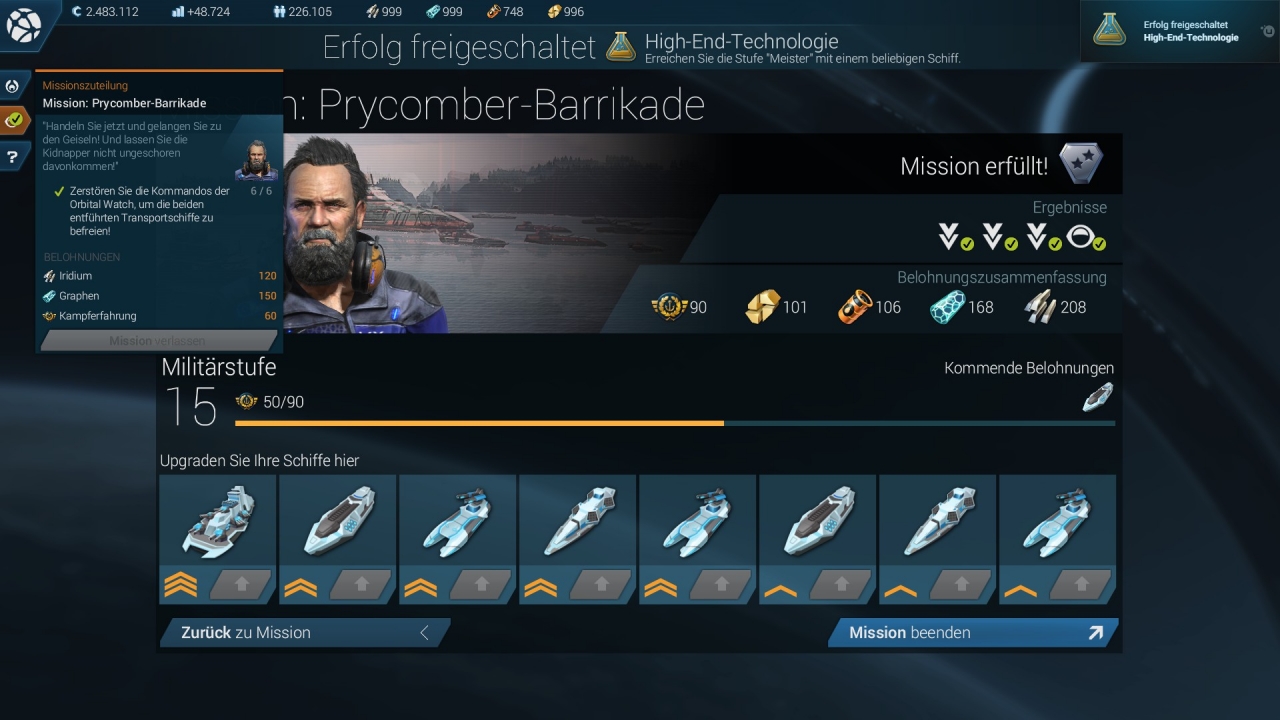This screenshot has height=720, width=1280.
Task: Open the globe menu icon
Action: [23, 26]
